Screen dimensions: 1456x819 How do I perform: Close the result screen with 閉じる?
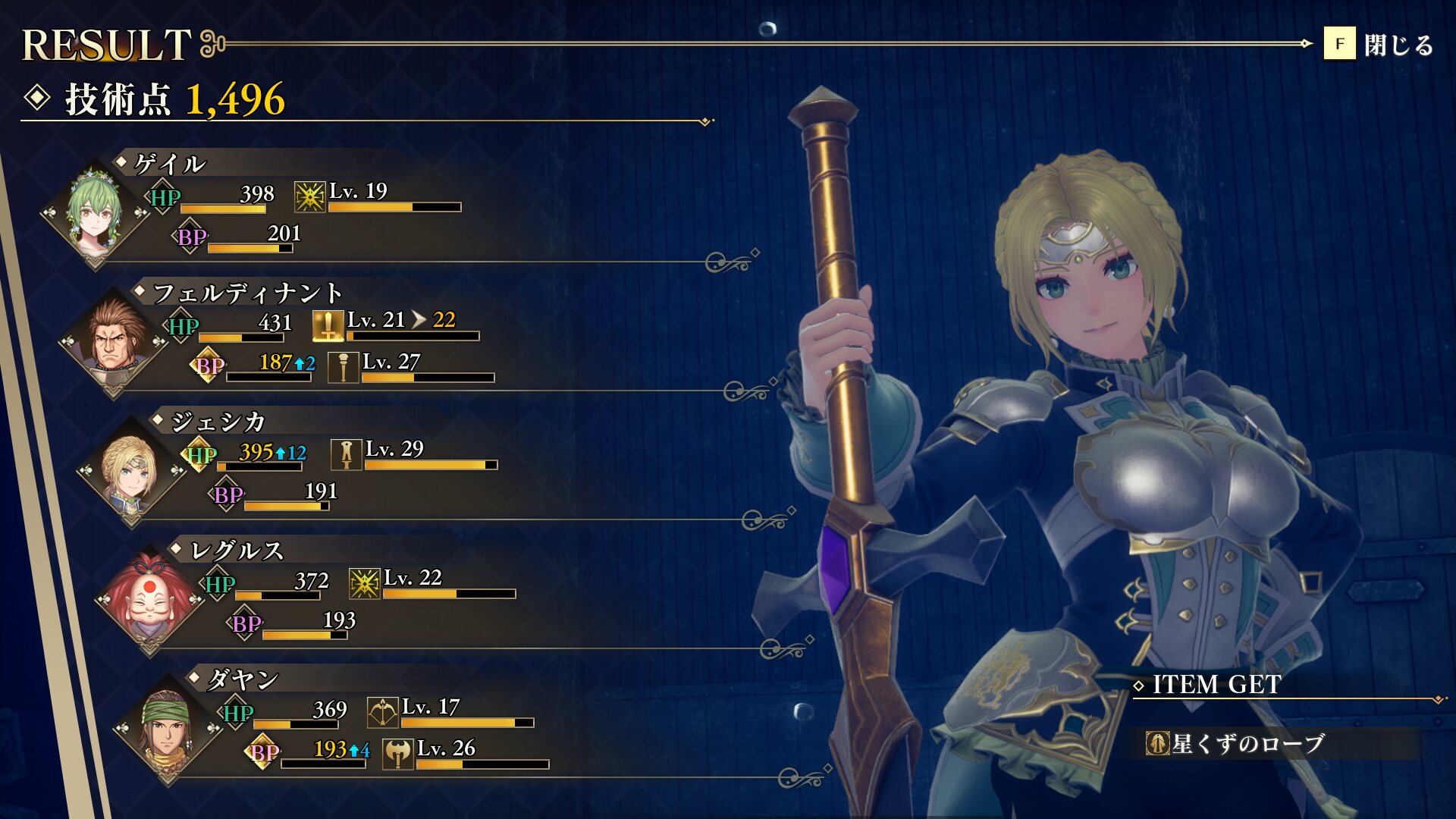(1379, 44)
